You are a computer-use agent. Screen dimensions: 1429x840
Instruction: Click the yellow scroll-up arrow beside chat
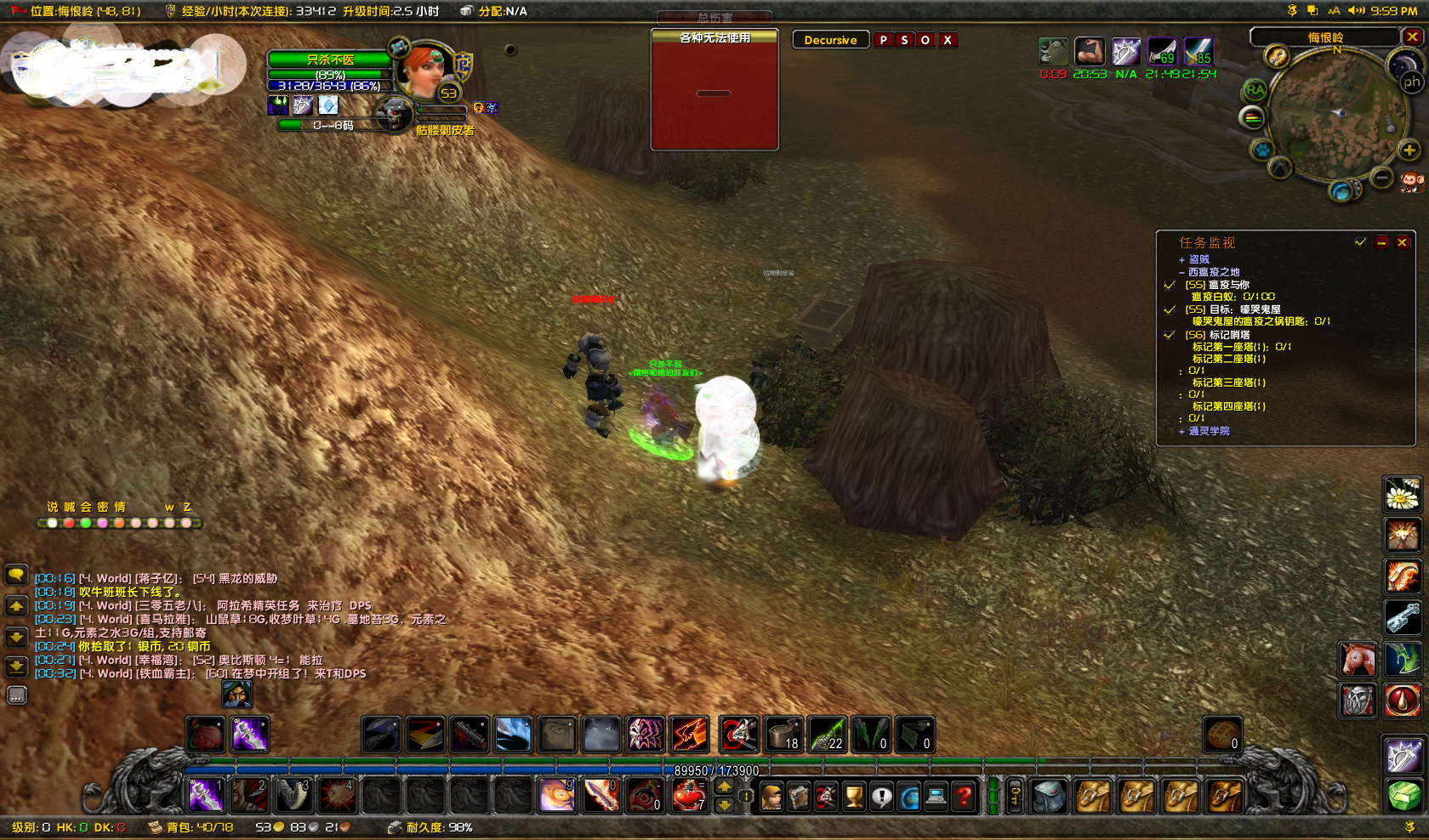[x=16, y=606]
